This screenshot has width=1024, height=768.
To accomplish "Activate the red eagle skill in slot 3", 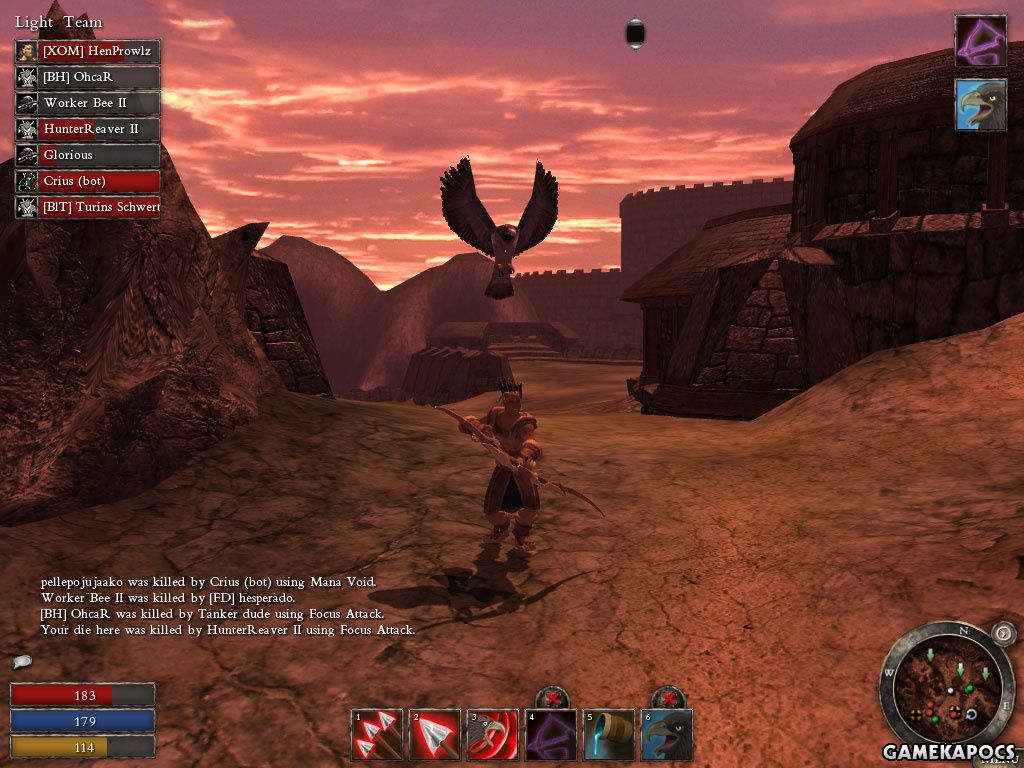I will (493, 735).
